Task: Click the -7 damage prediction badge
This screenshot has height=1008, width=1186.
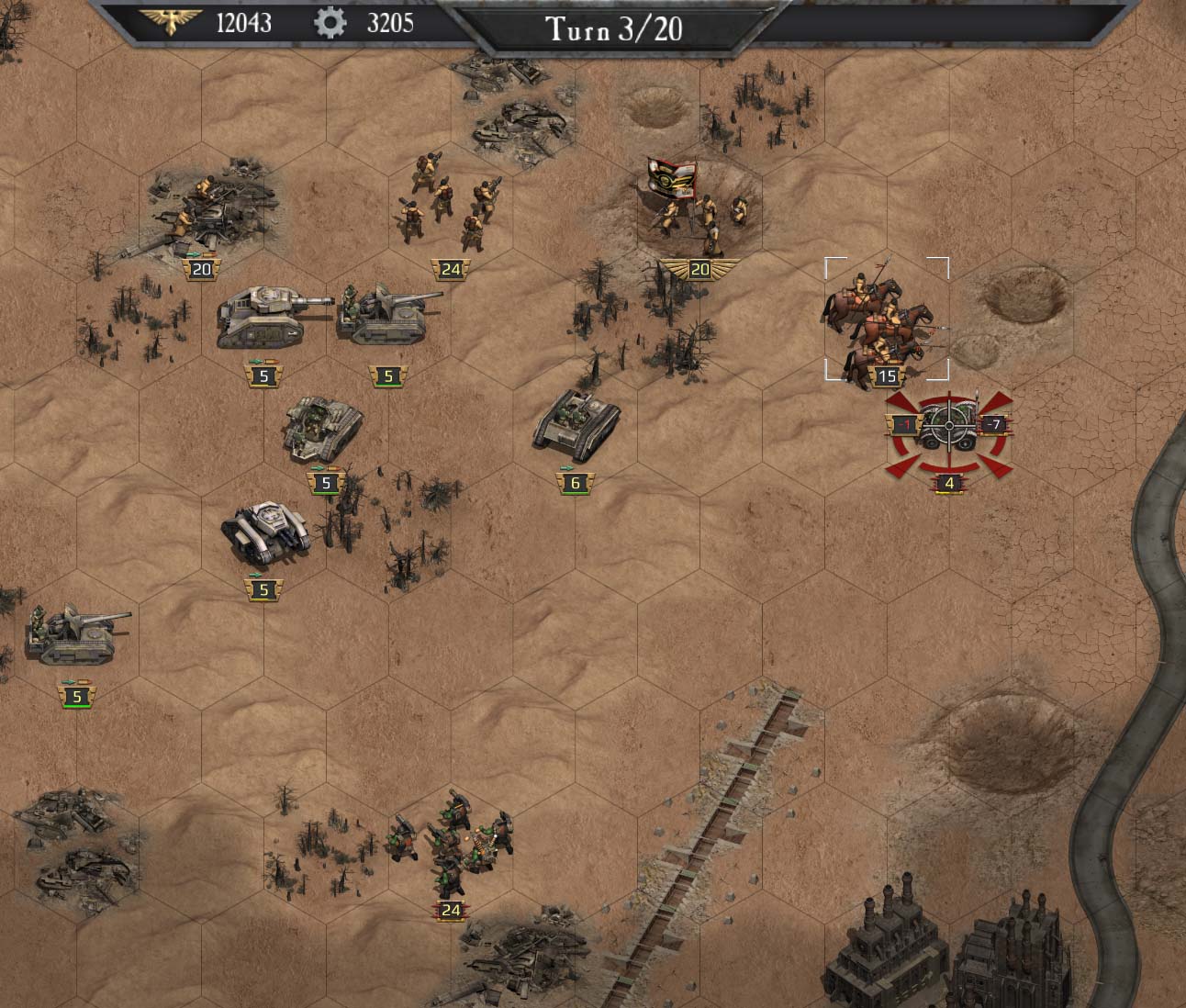Action: pyautogui.click(x=993, y=425)
